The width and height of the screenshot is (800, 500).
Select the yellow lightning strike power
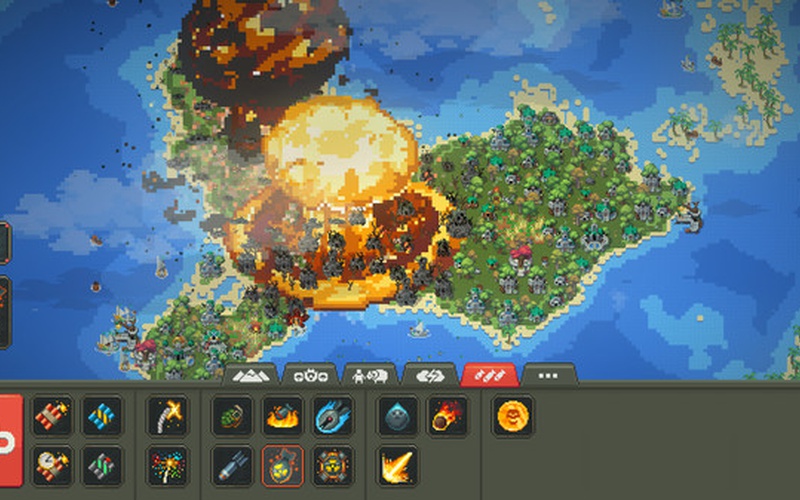click(x=397, y=465)
